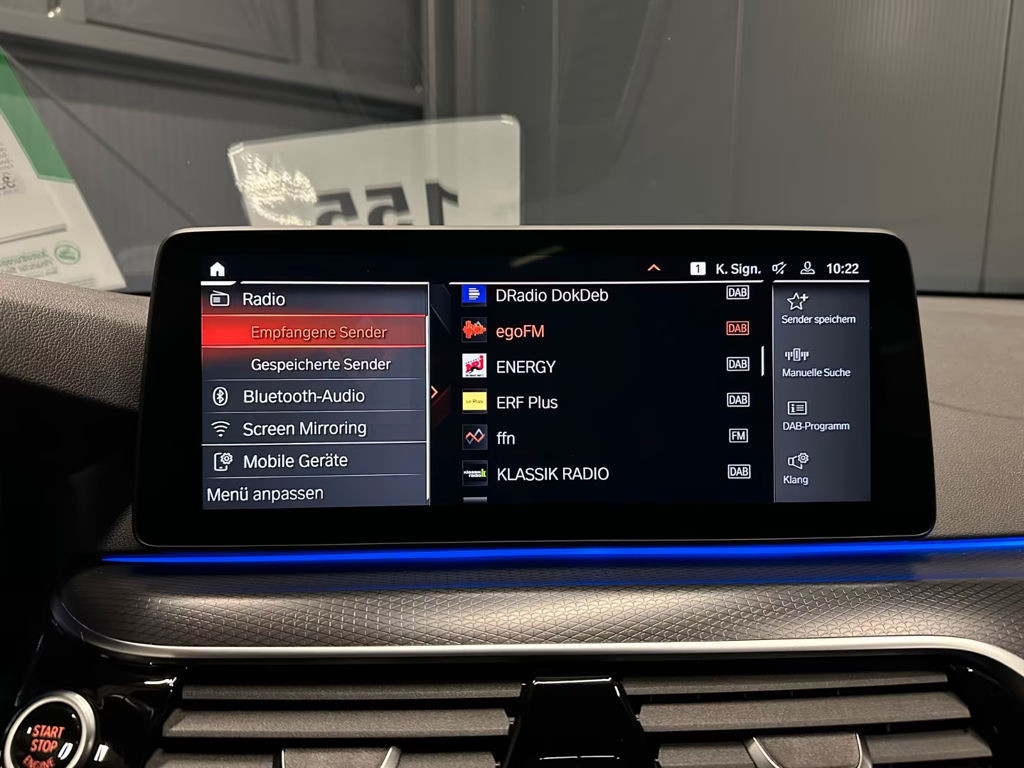Go to the home screen icon
Viewport: 1024px width, 768px height.
[217, 269]
